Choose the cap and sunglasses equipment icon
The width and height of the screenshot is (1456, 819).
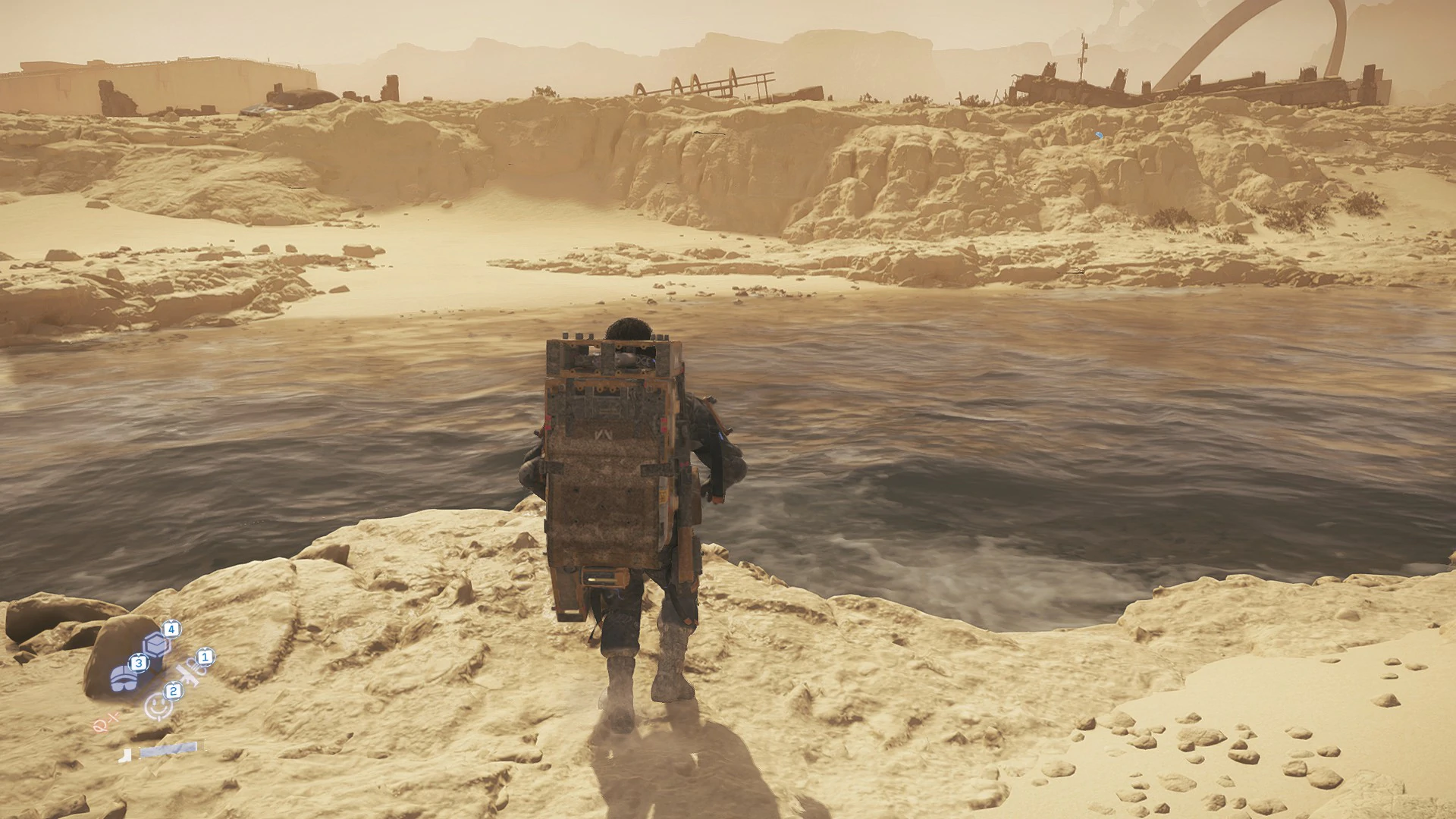tap(124, 677)
